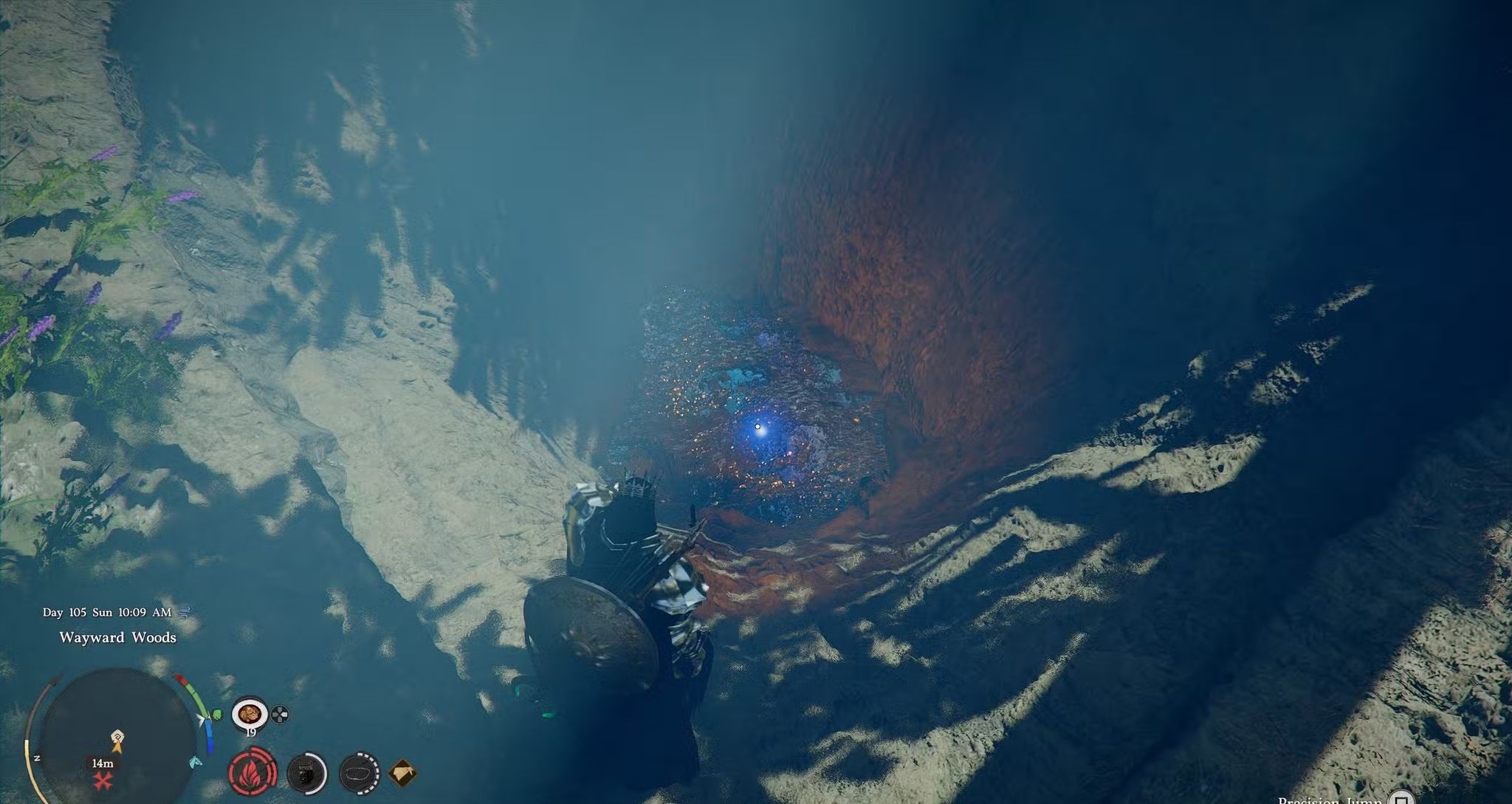Select the cyan horse mount icon

coord(196,762)
